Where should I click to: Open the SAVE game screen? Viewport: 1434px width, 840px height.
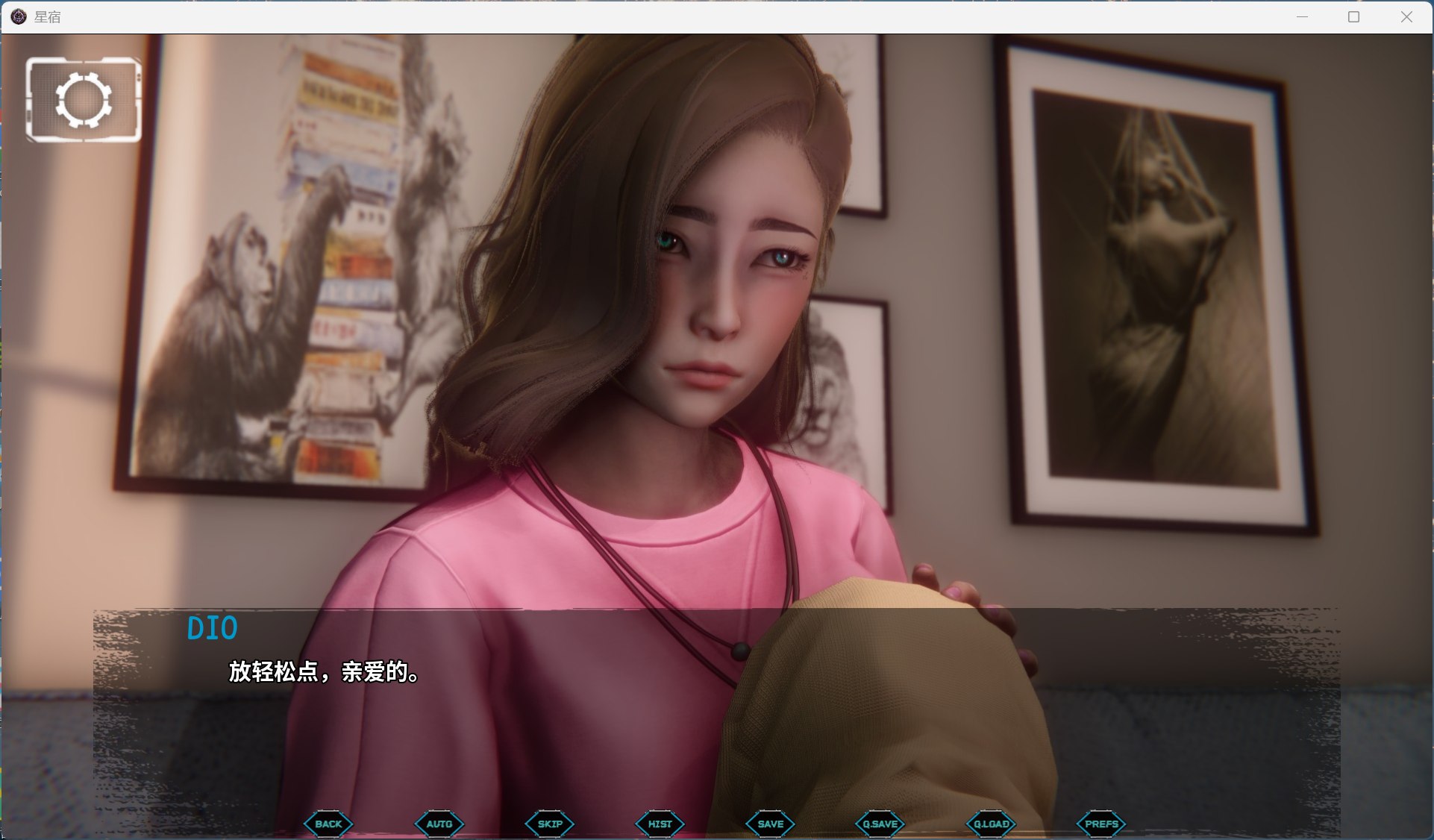pos(769,824)
